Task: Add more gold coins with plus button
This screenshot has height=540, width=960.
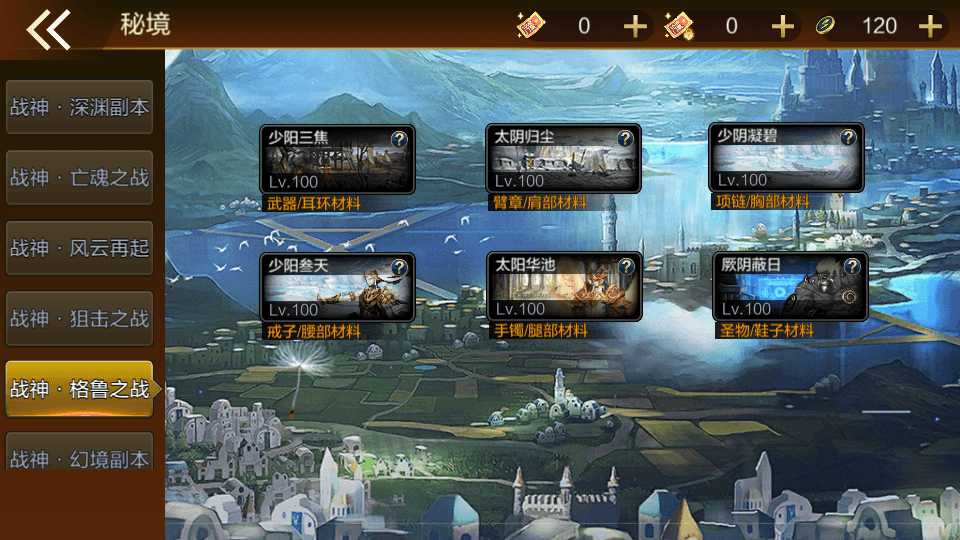Action: [931, 26]
